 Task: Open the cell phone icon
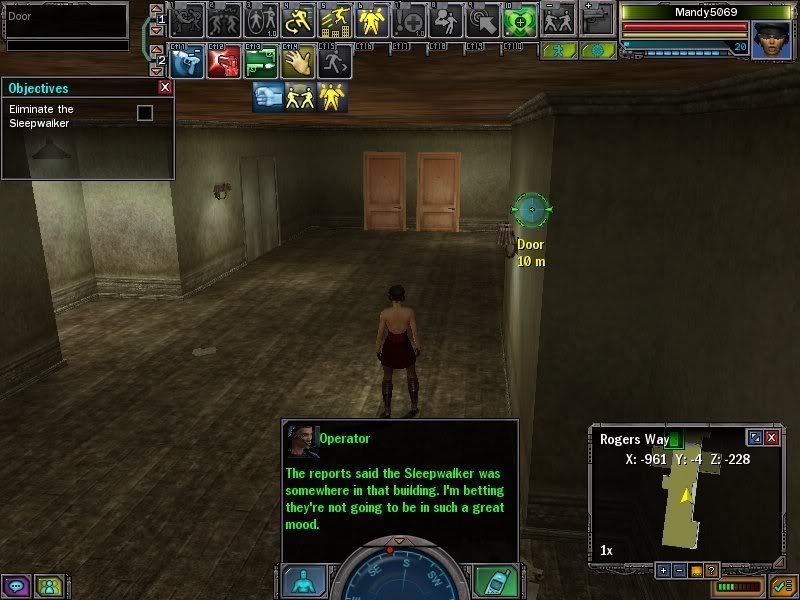coord(494,582)
